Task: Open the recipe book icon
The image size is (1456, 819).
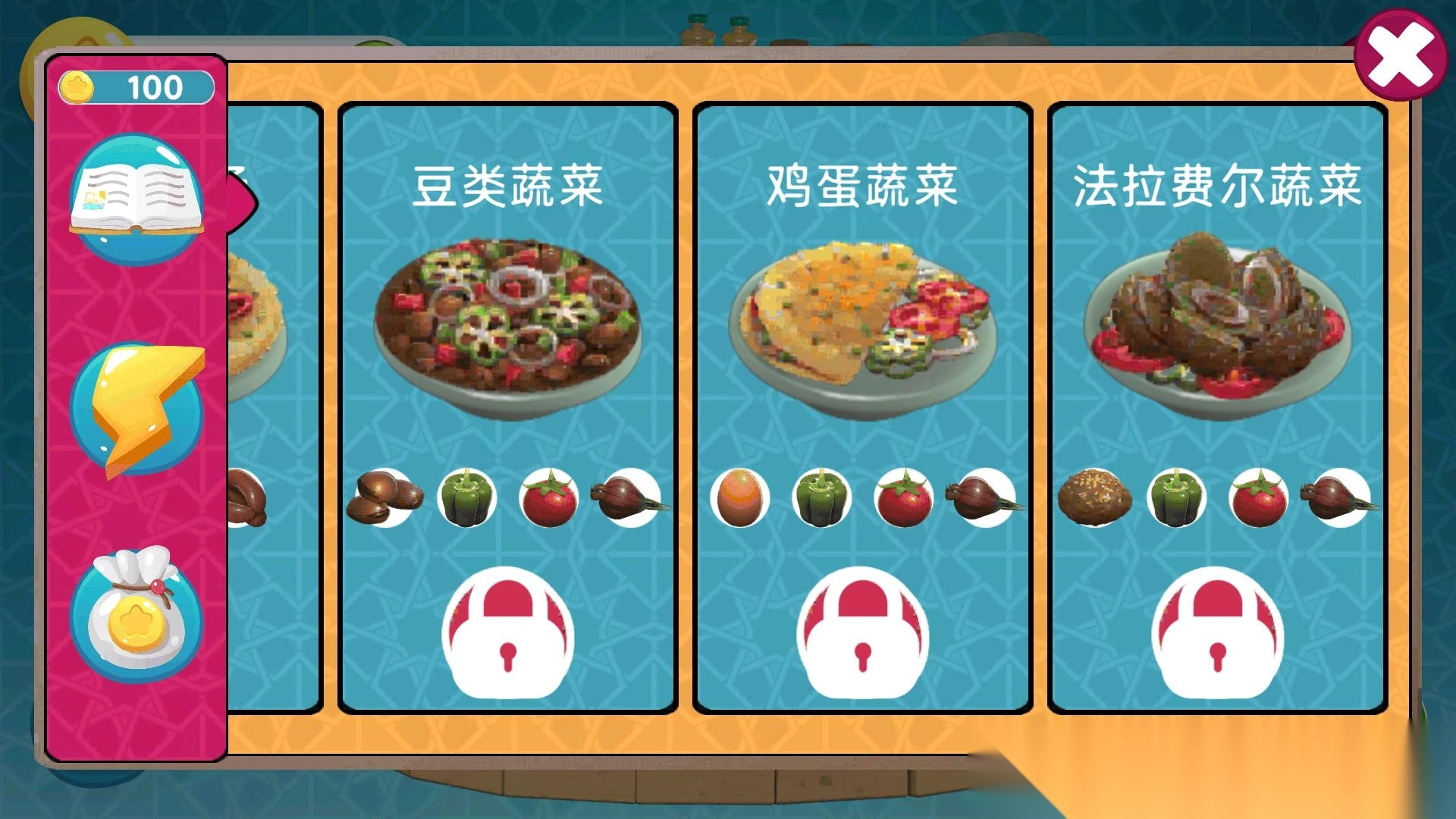Action: (136, 196)
